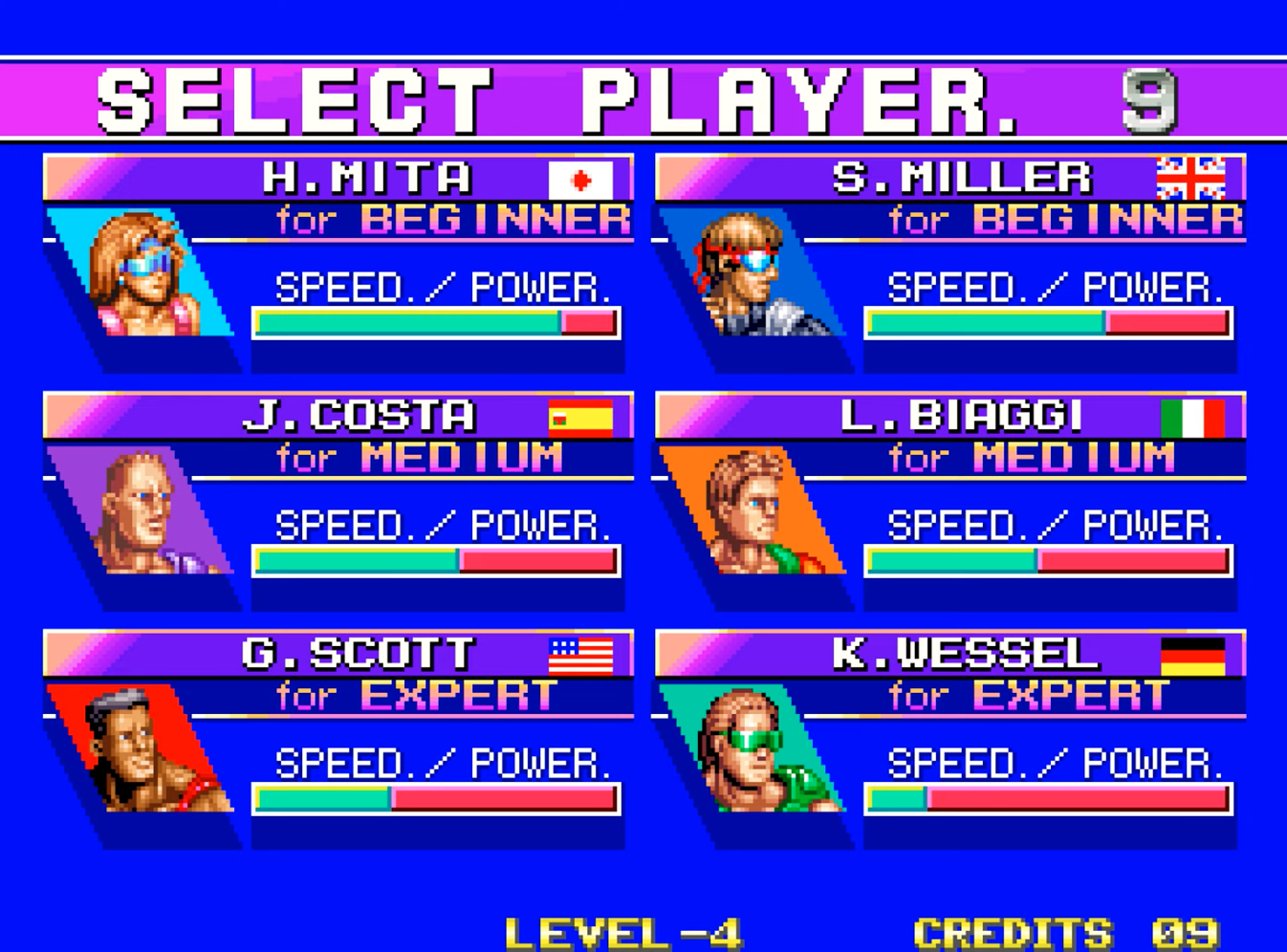Select L.BIAGGI with the Italian flag
Image resolution: width=1287 pixels, height=952 pixels.
tap(961, 417)
